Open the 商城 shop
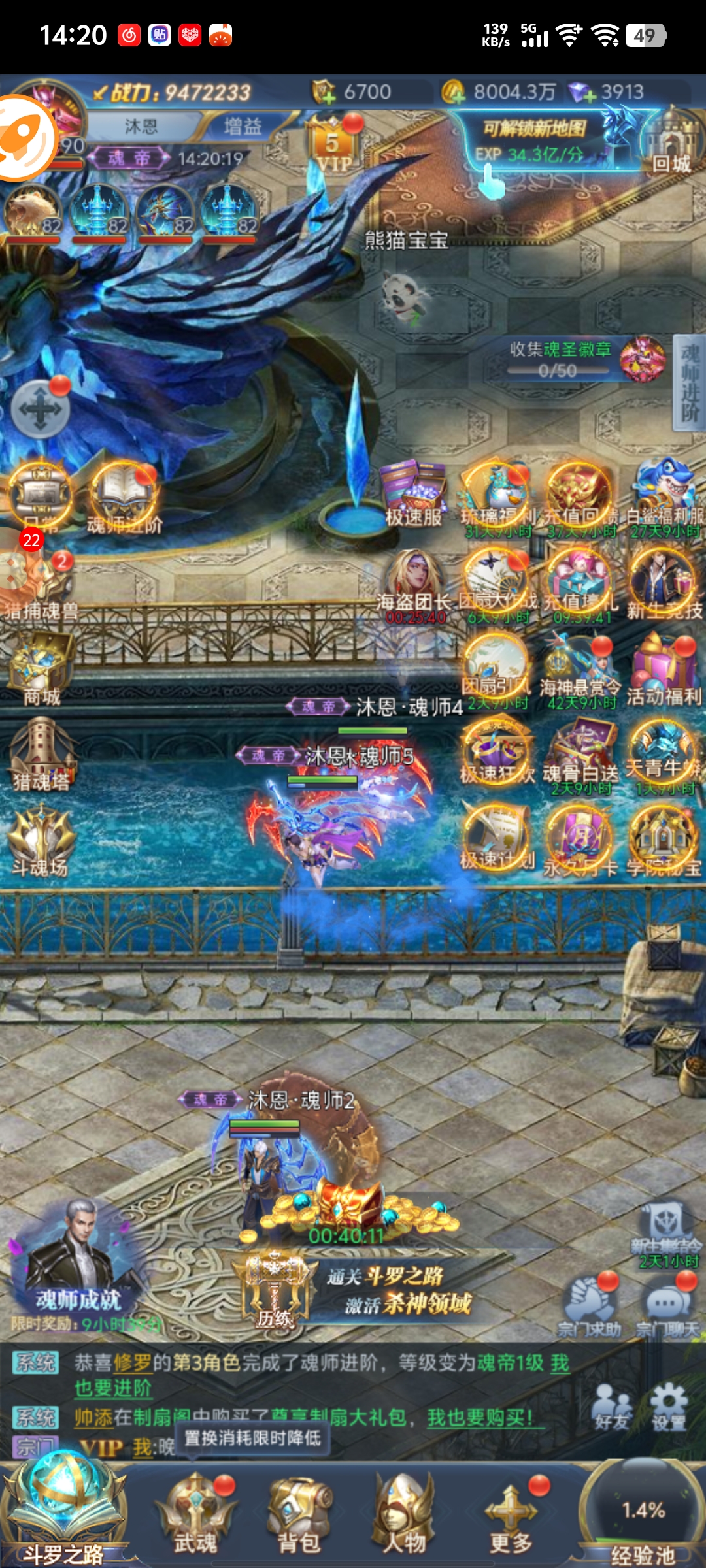 41,670
